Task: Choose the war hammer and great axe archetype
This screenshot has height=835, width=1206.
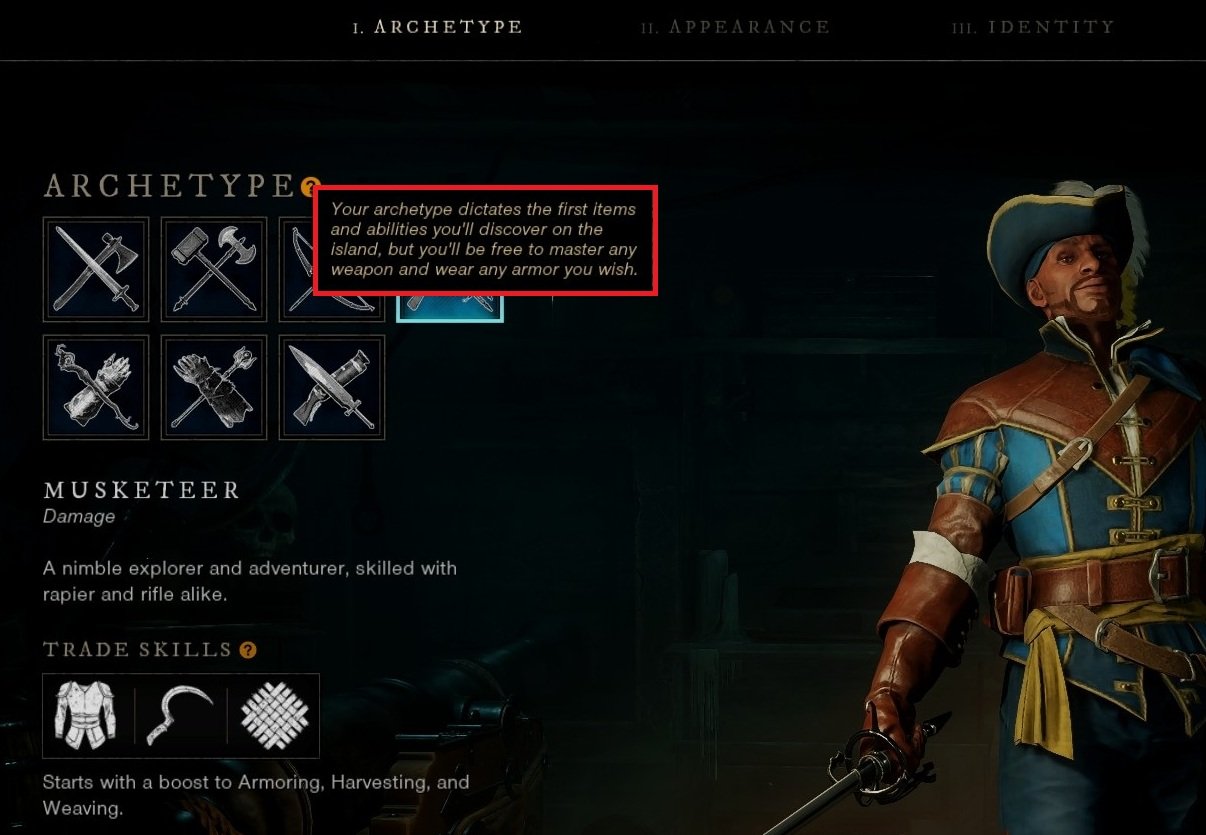Action: (x=214, y=269)
